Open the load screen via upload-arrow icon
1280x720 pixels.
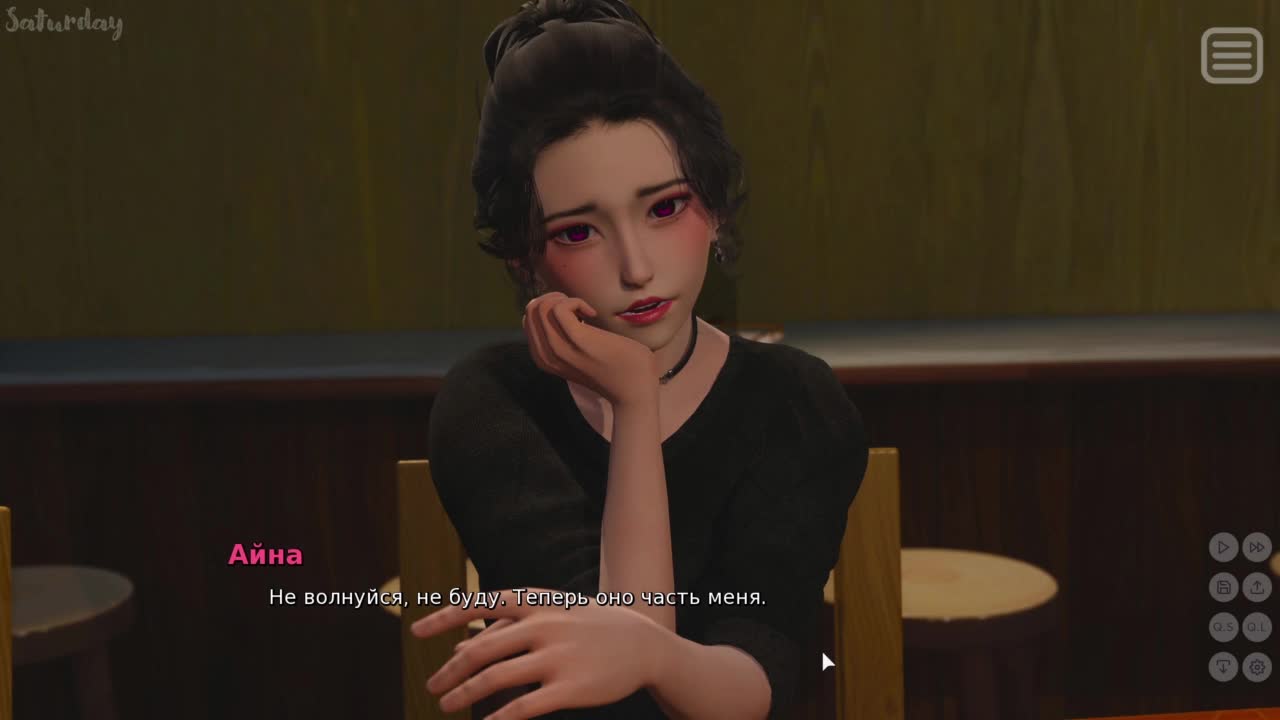(x=1257, y=587)
